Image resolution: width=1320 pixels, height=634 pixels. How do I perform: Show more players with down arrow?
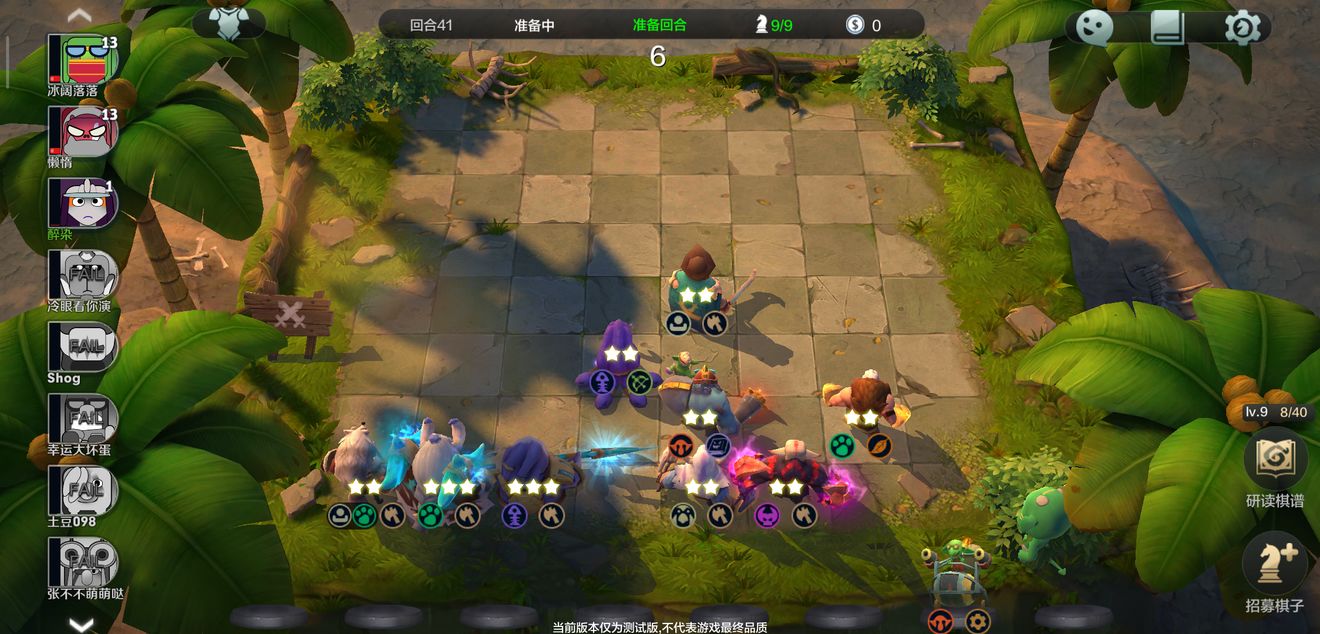coord(80,624)
